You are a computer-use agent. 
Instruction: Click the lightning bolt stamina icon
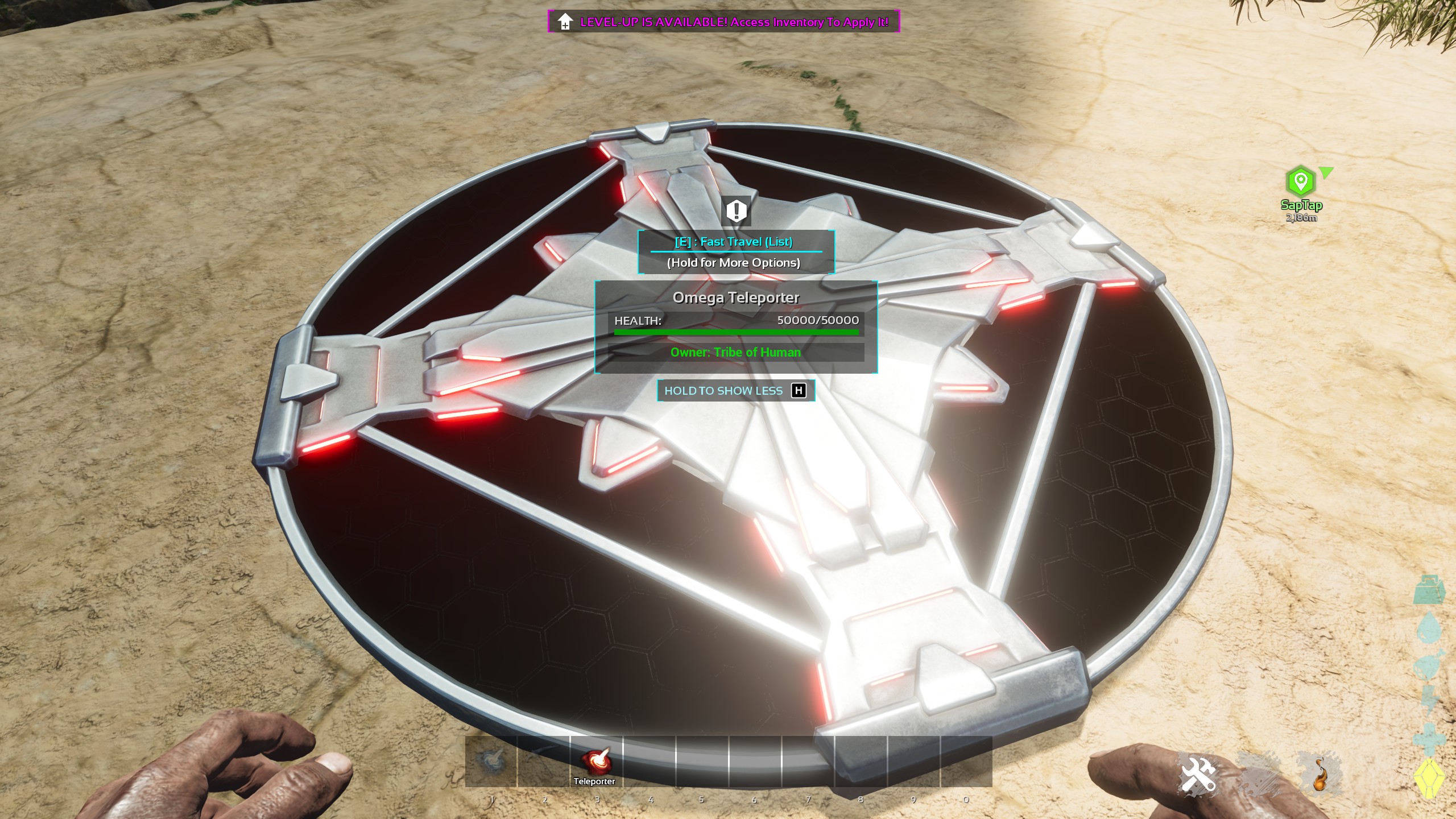click(1430, 701)
